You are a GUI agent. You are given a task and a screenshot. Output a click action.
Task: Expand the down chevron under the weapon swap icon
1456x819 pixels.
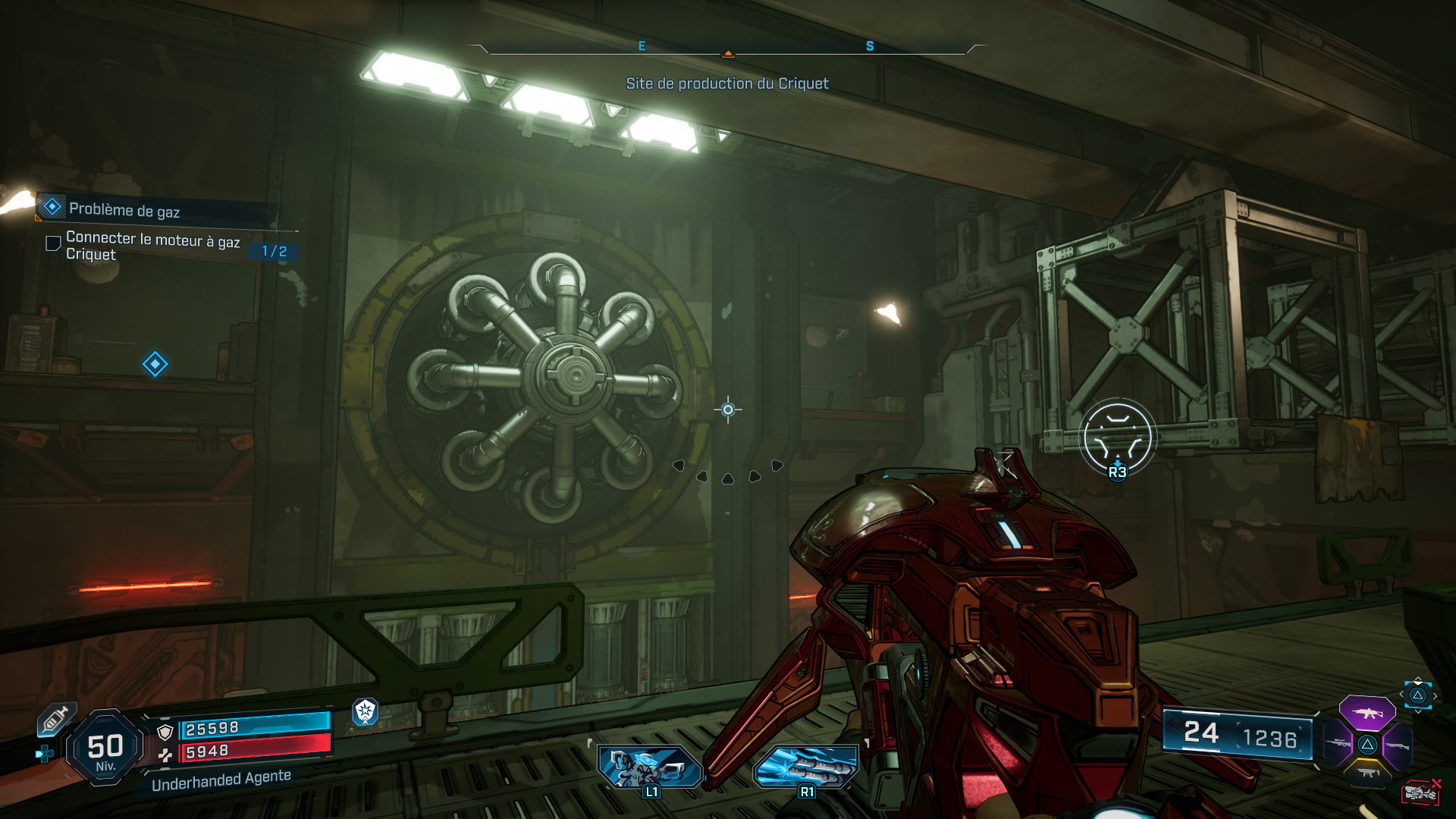[x=1417, y=712]
